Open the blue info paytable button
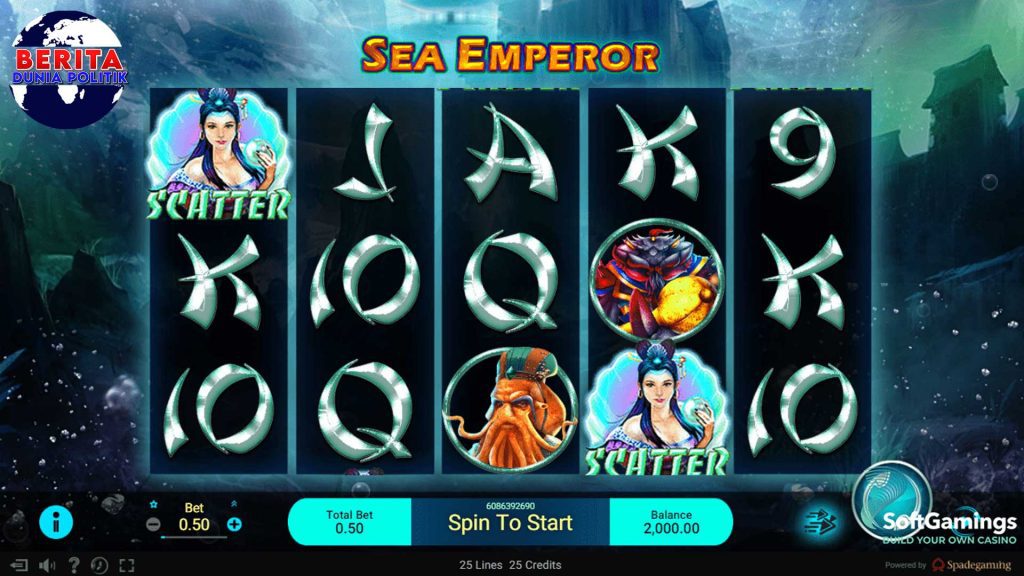The height and width of the screenshot is (576, 1024). 55,522
